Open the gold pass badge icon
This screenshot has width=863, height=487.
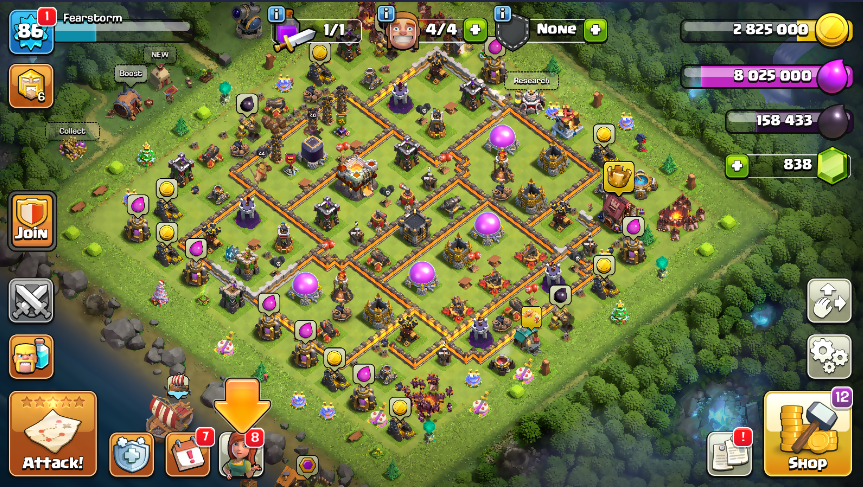(30, 86)
